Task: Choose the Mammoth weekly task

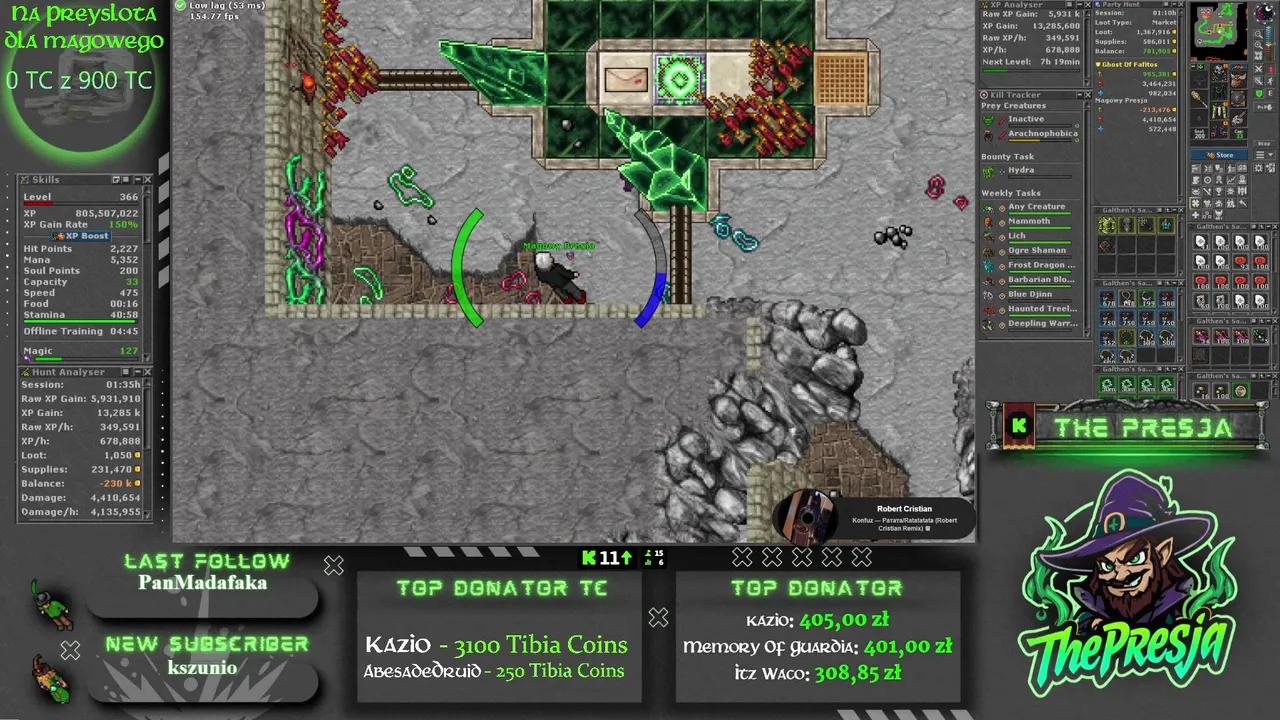Action: 1029,221
